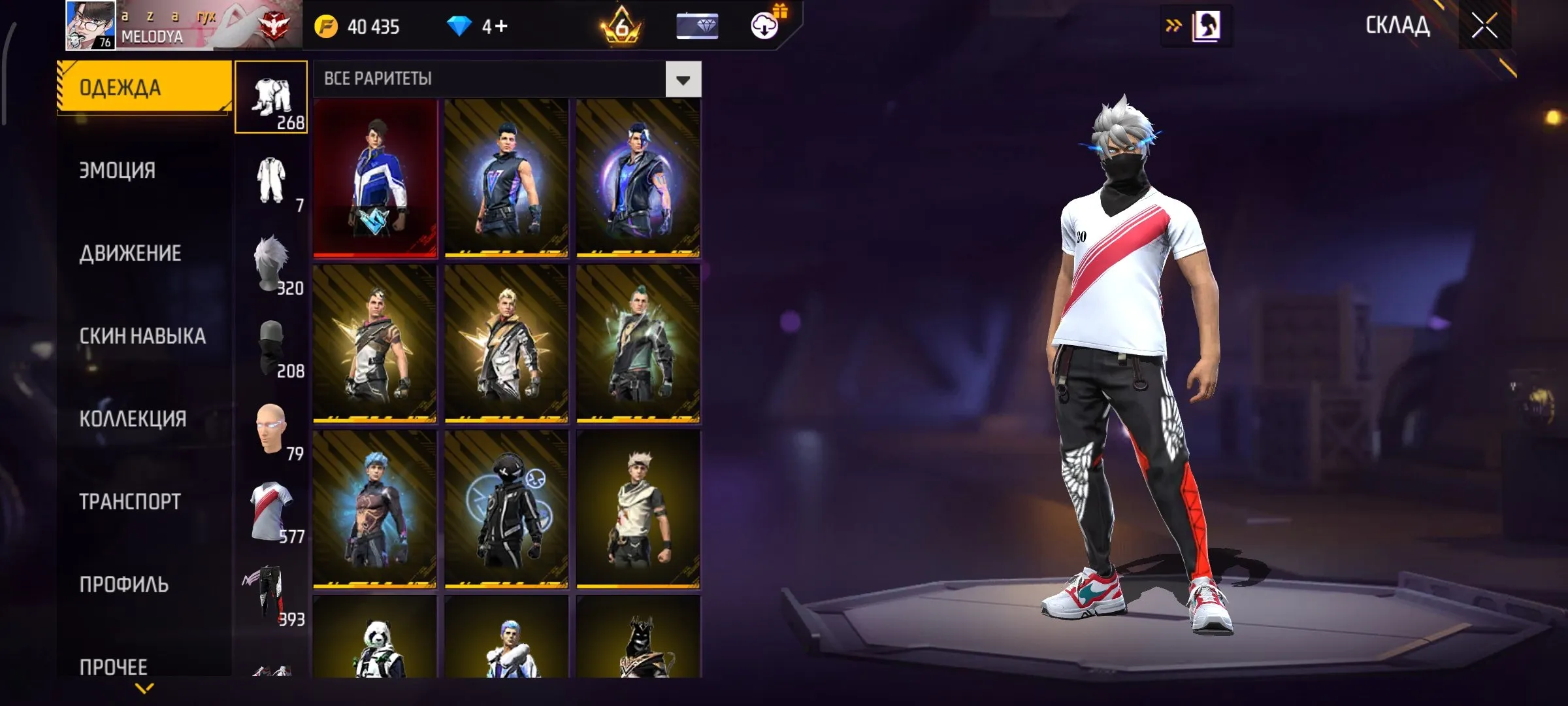The image size is (1568, 706).
Task: Click the rank 6 crown badge
Action: pos(621,26)
